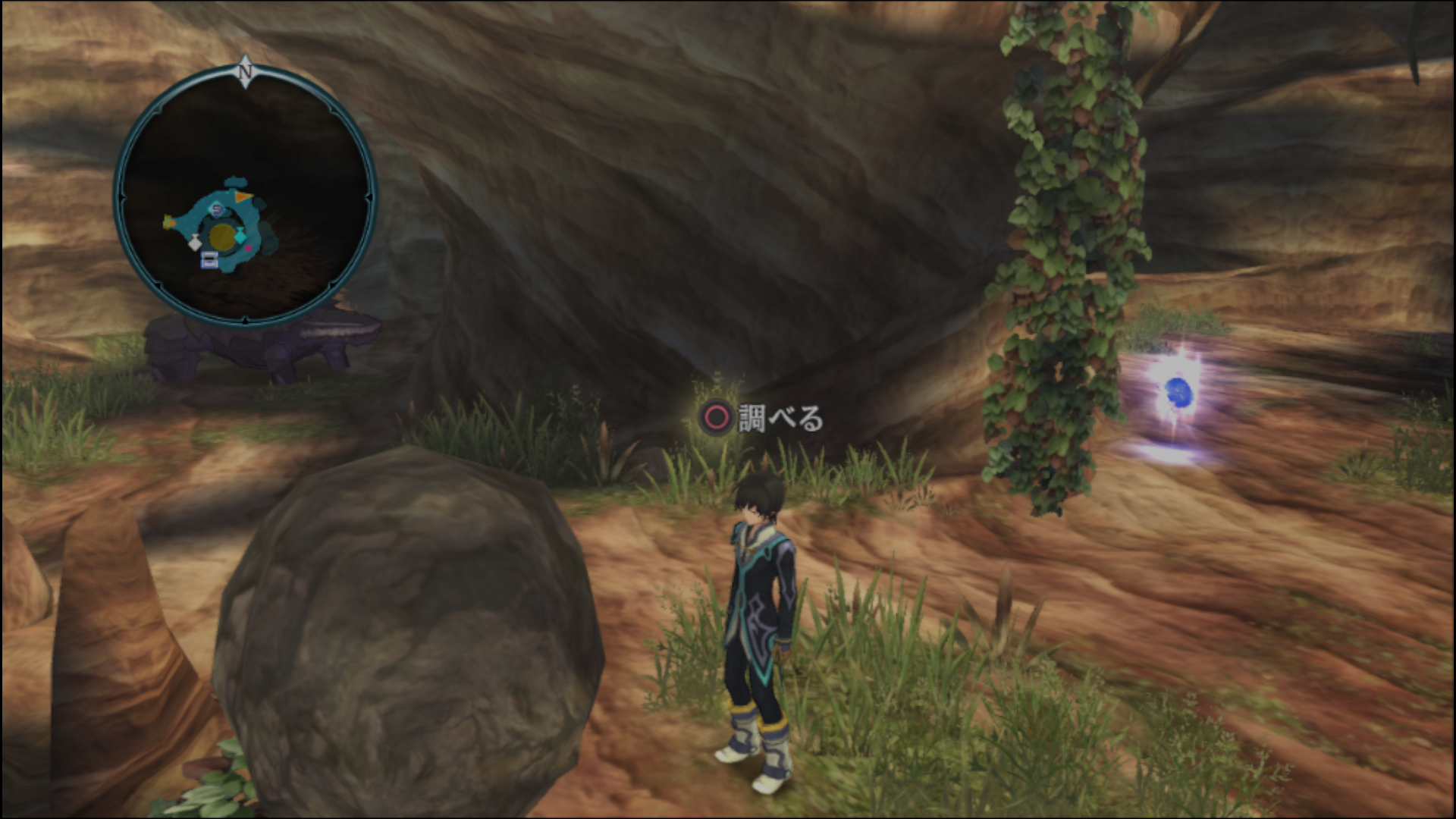Screen dimensions: 1456x819
Task: Select the orange player arrow on the minimap
Action: coord(244,198)
